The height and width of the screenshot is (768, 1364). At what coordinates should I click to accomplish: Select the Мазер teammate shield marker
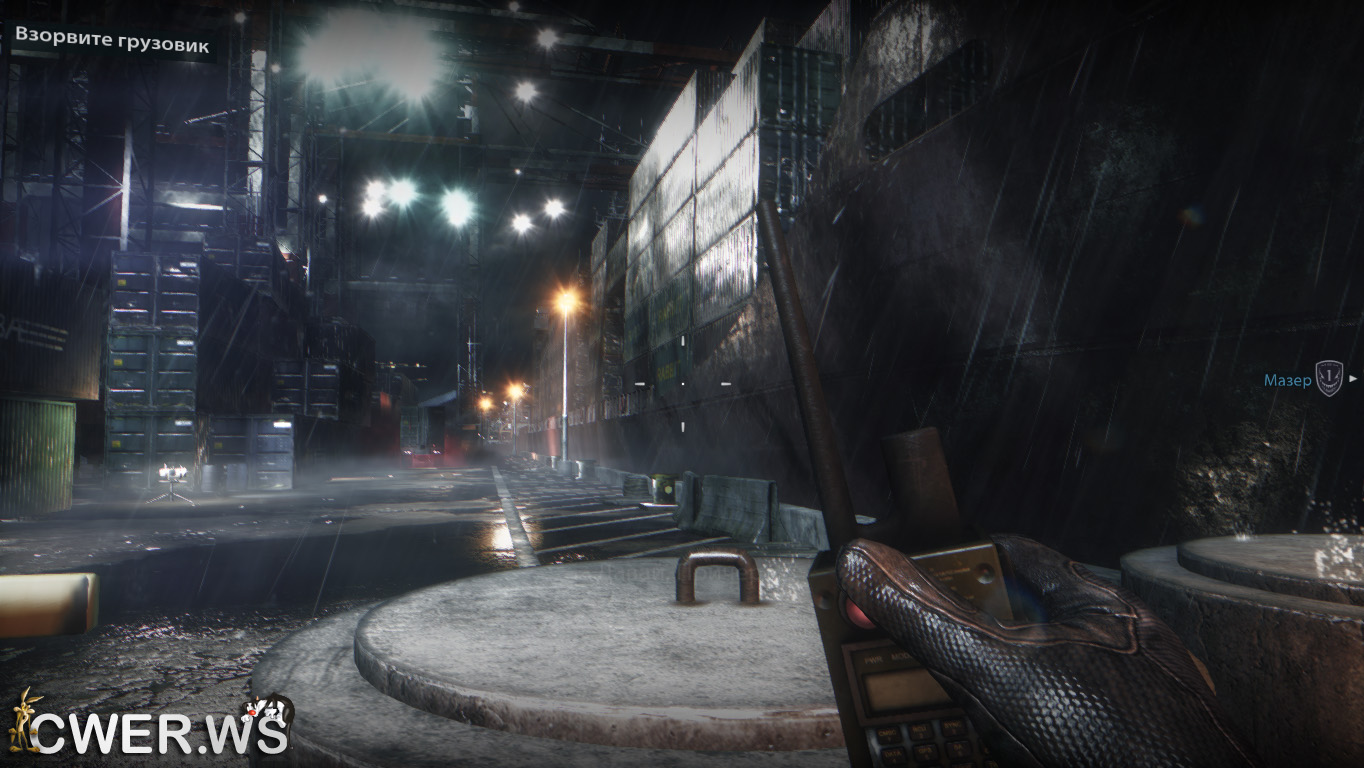(x=1328, y=379)
